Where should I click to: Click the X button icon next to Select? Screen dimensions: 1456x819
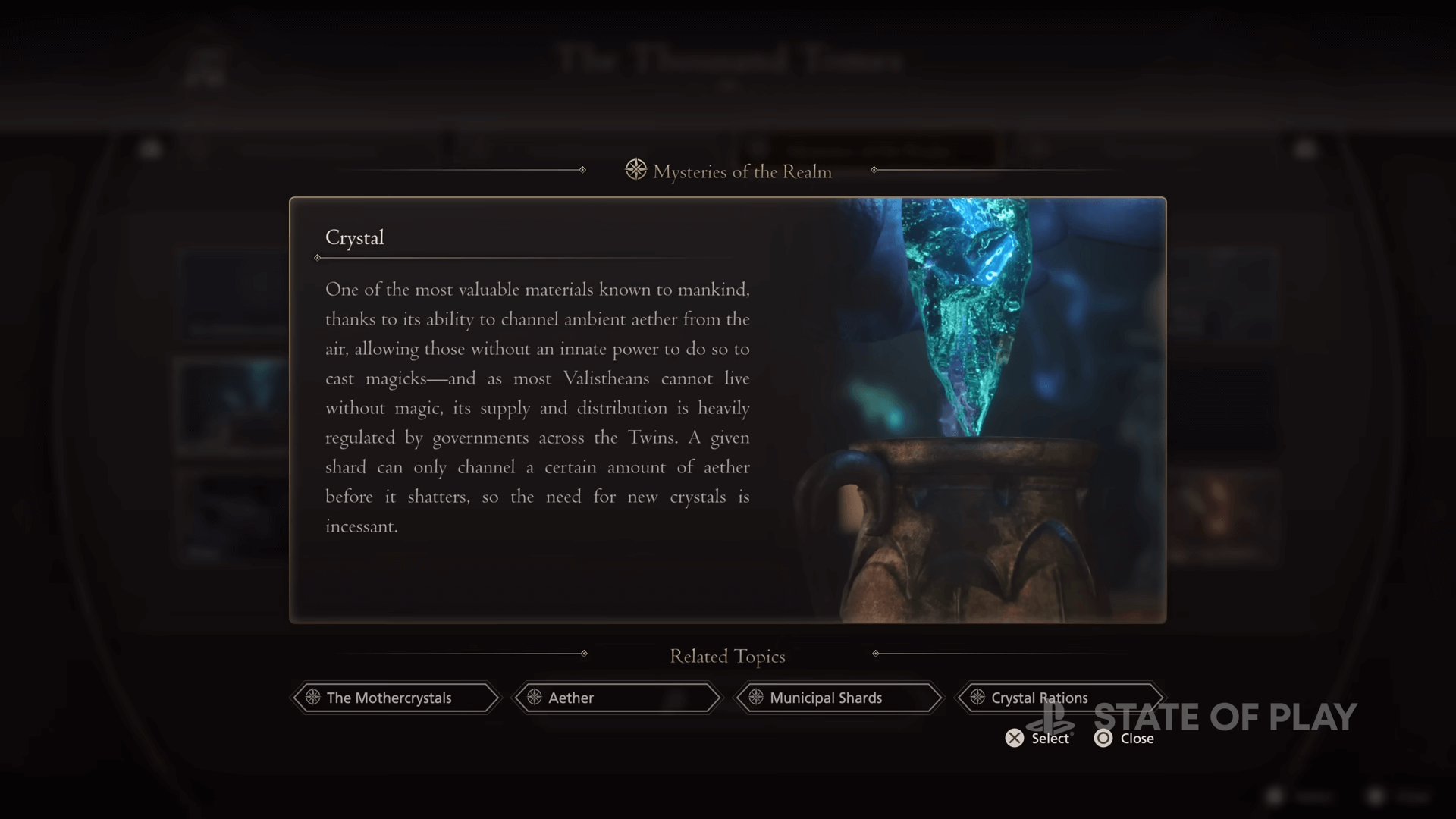click(x=1014, y=738)
